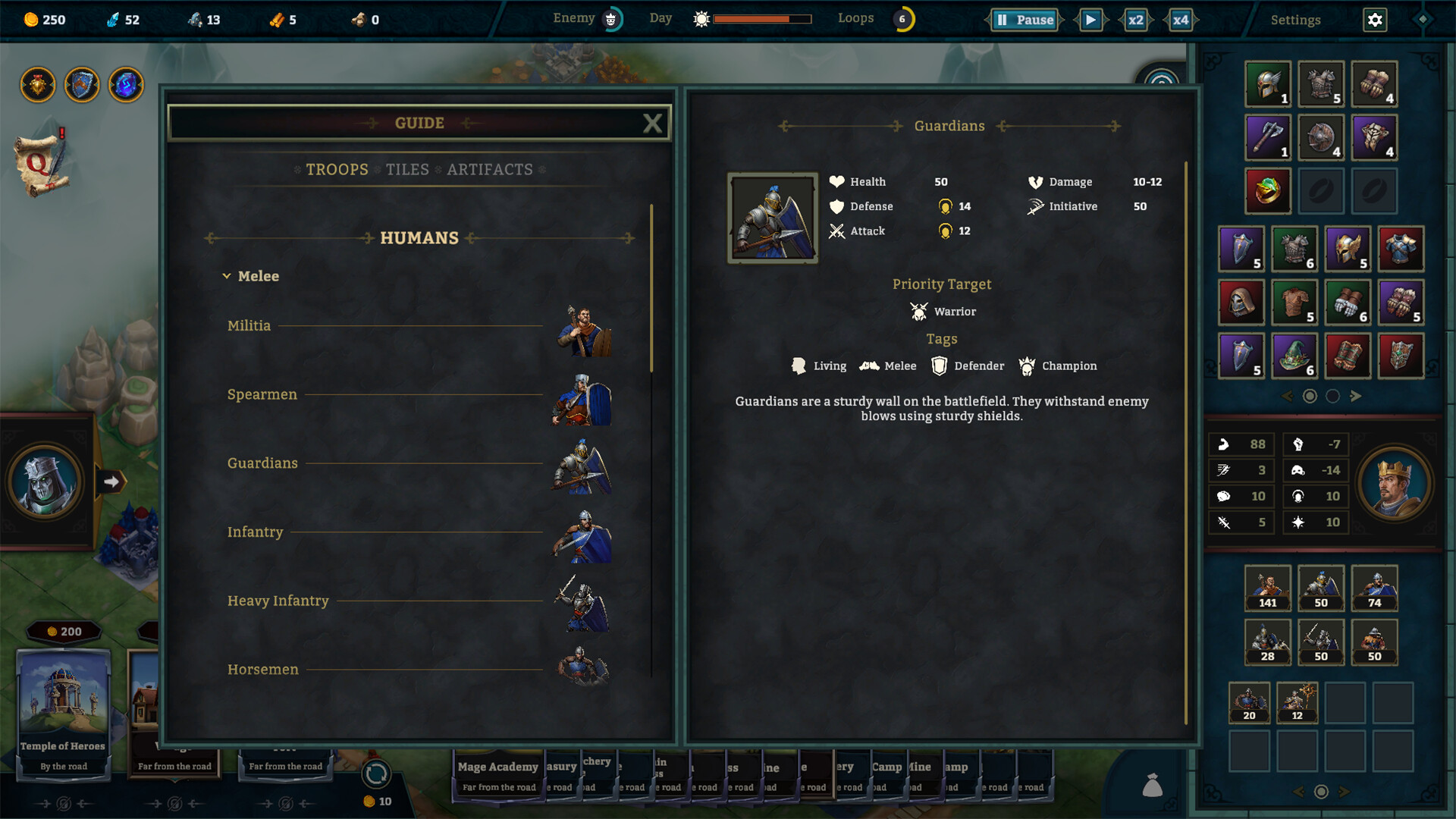Click the king hero portrait
This screenshot has width=1456, height=819.
pyautogui.click(x=1394, y=483)
